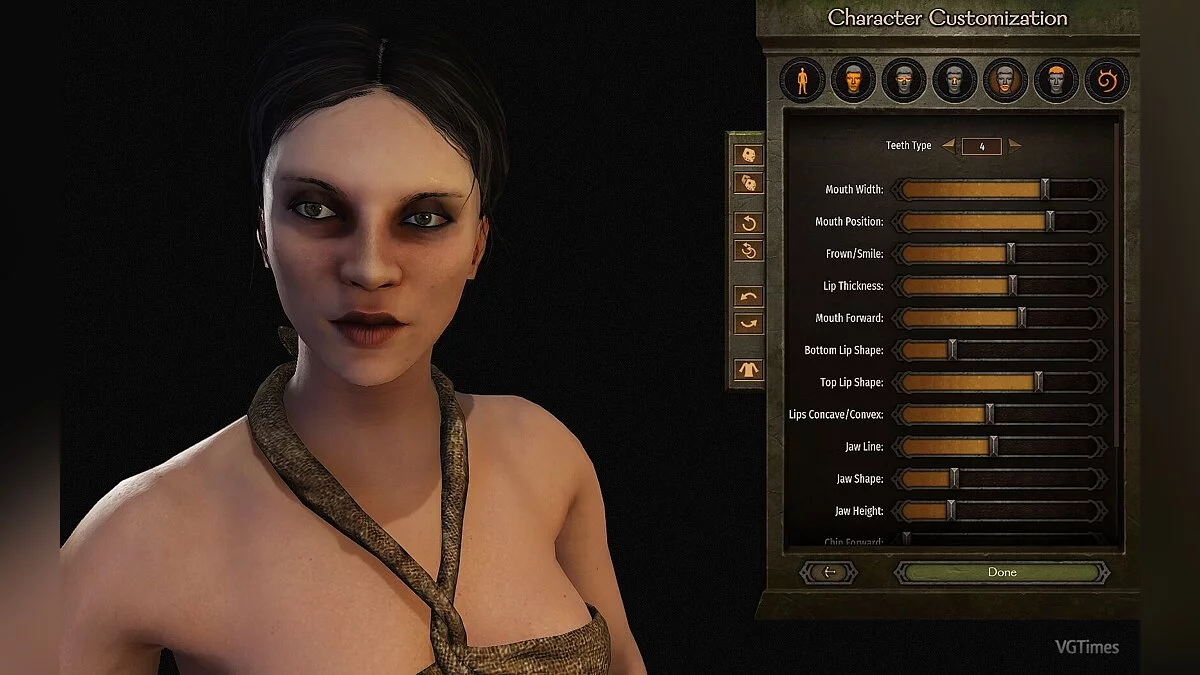1200x675 pixels.
Task: Randomize with the single die button
Action: click(x=748, y=155)
